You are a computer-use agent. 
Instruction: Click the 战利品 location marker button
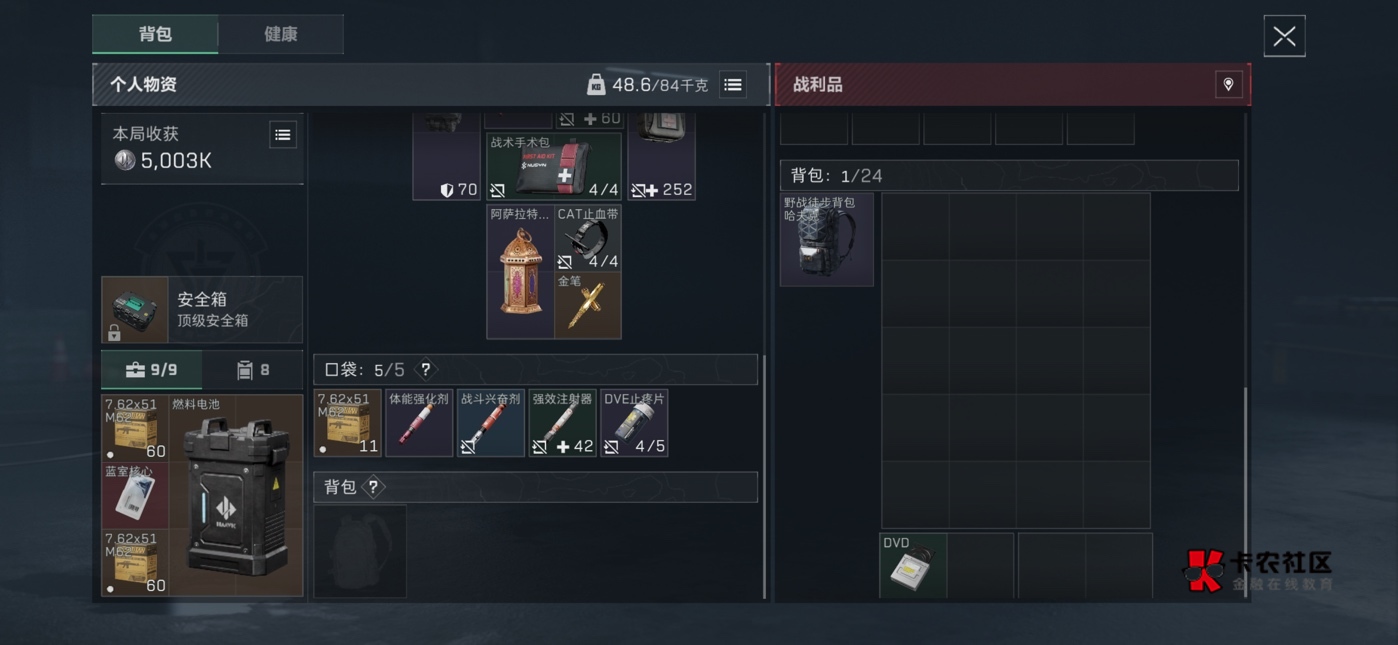coord(1228,85)
